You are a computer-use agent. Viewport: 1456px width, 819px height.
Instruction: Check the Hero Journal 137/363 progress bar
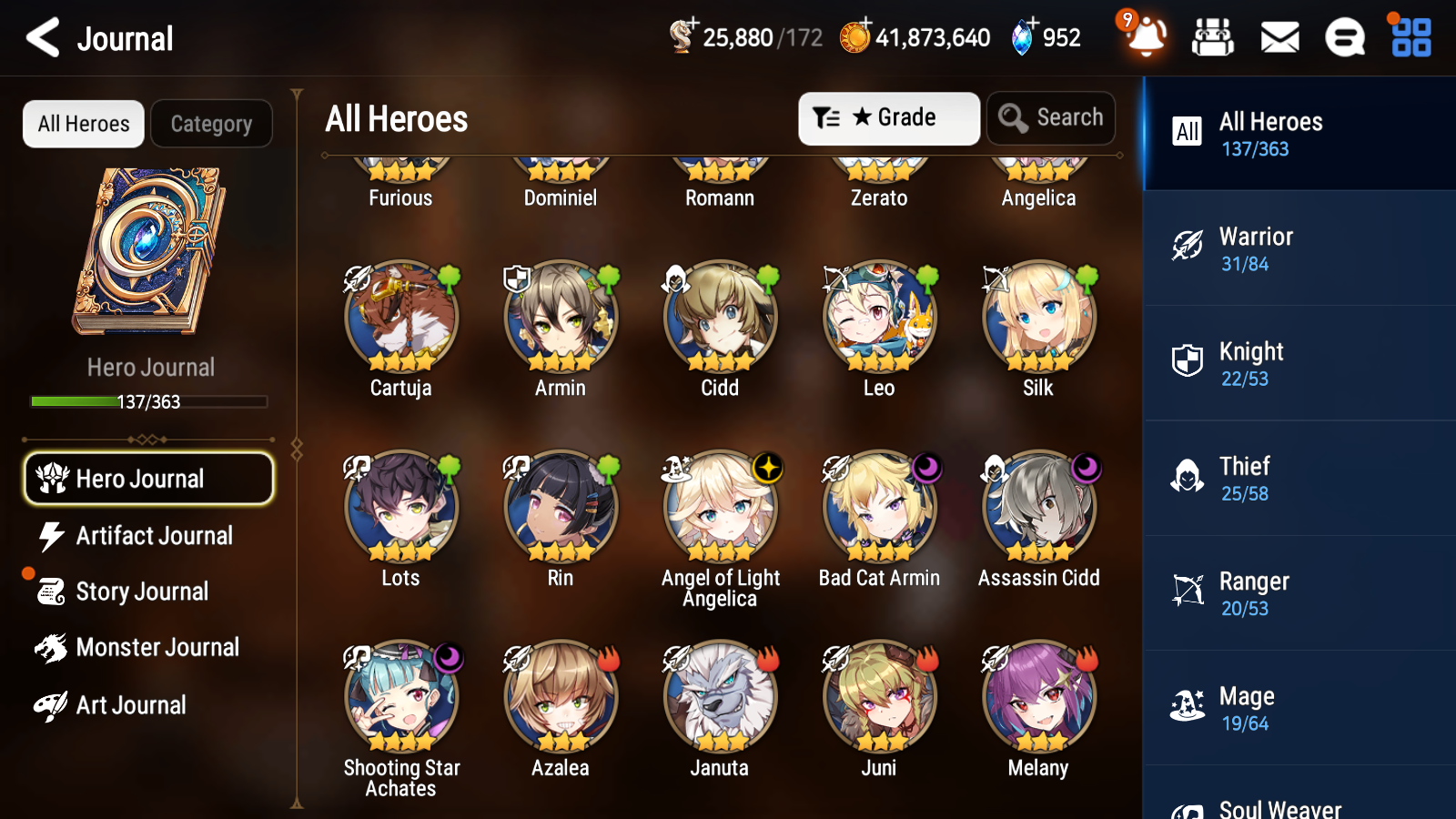(x=148, y=401)
